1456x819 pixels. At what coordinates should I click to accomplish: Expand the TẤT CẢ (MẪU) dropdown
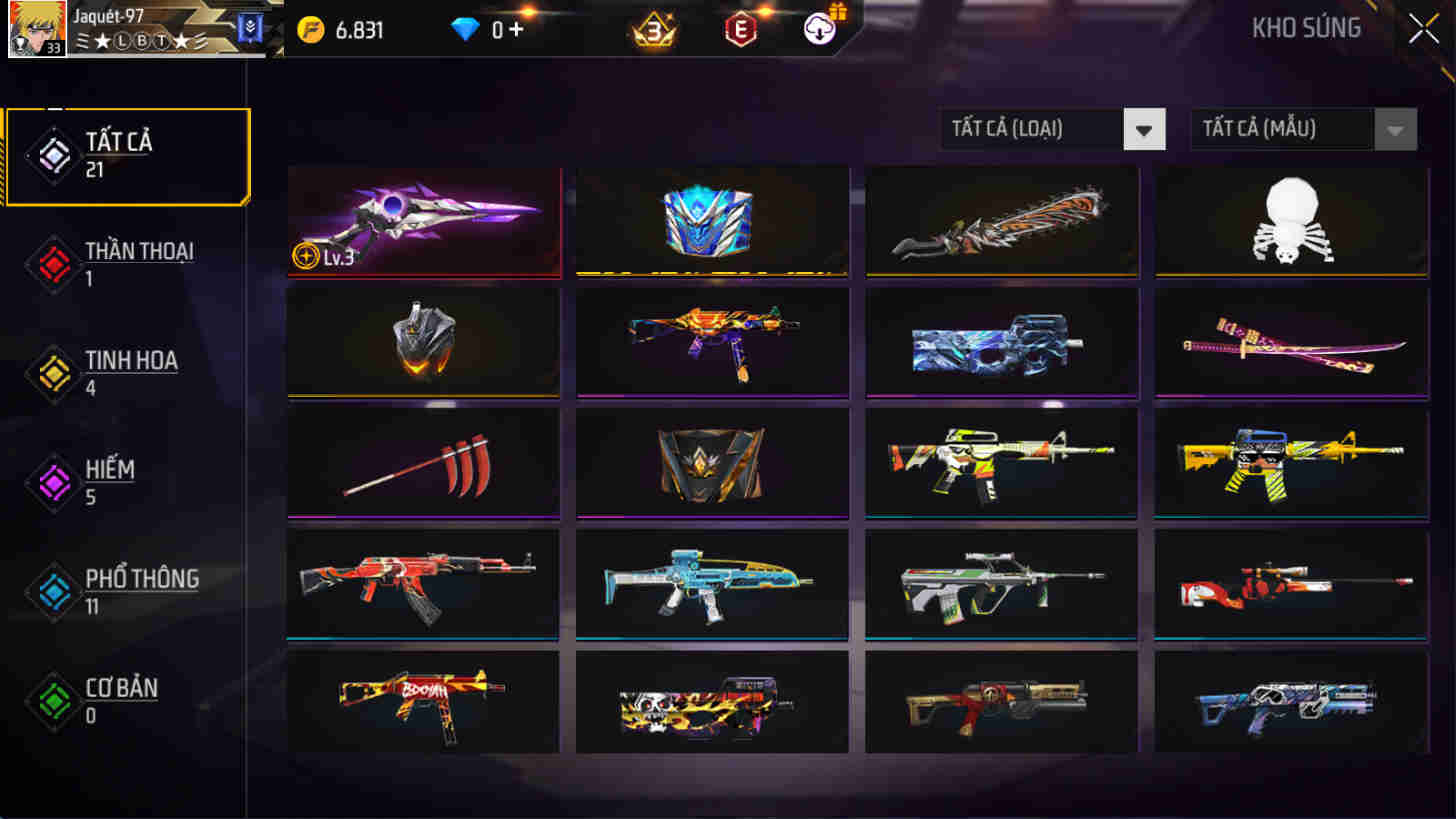(1285, 129)
